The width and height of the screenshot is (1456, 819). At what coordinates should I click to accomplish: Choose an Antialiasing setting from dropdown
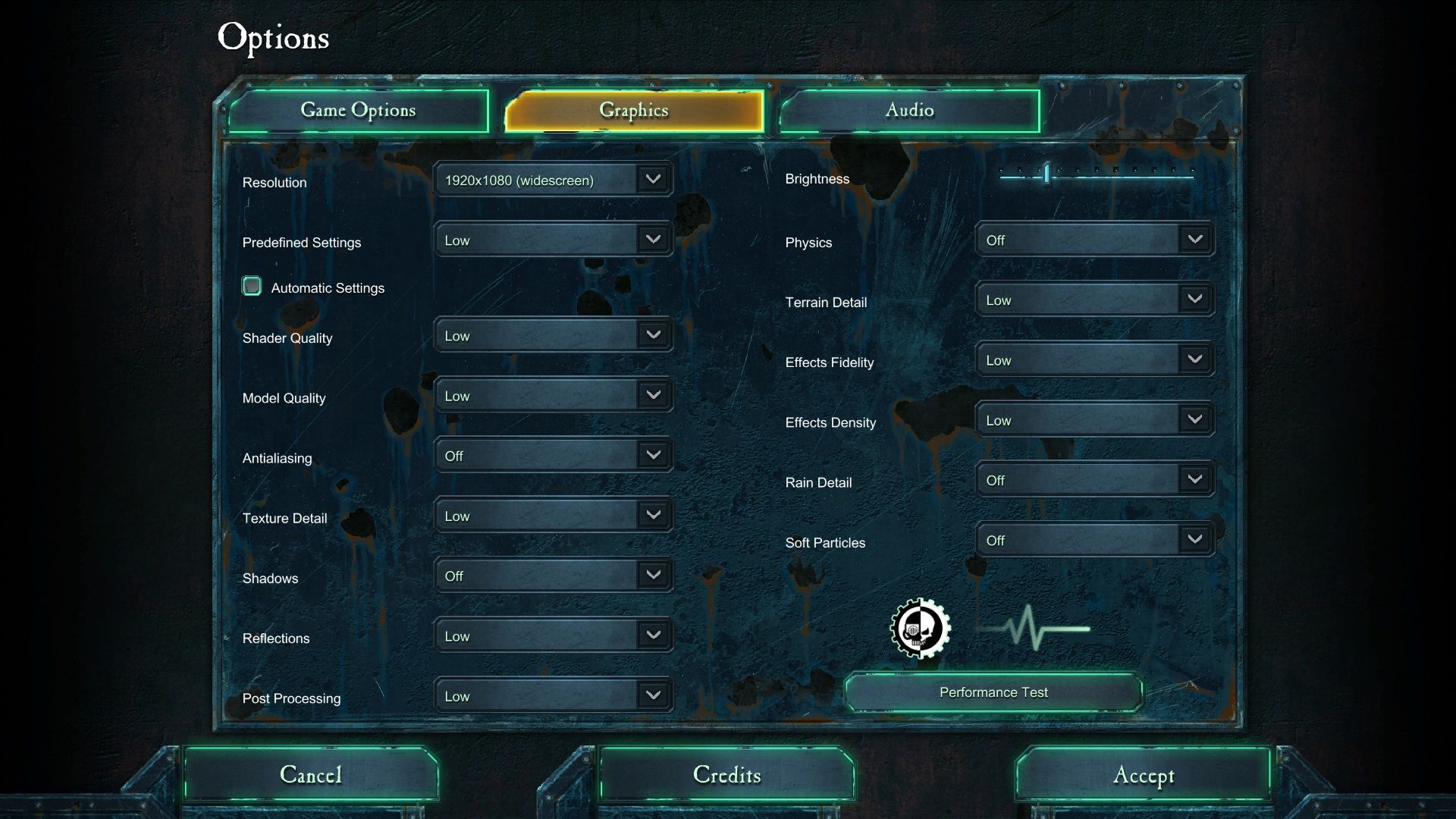[553, 456]
